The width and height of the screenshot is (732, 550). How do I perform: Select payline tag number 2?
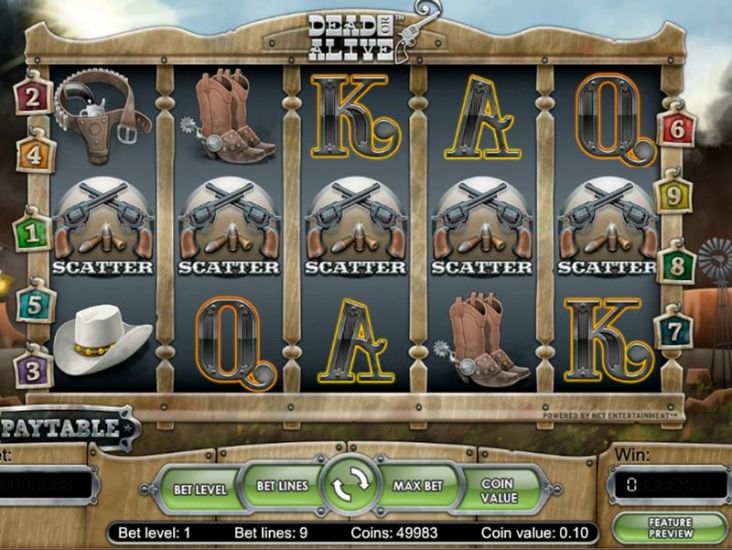(33, 97)
